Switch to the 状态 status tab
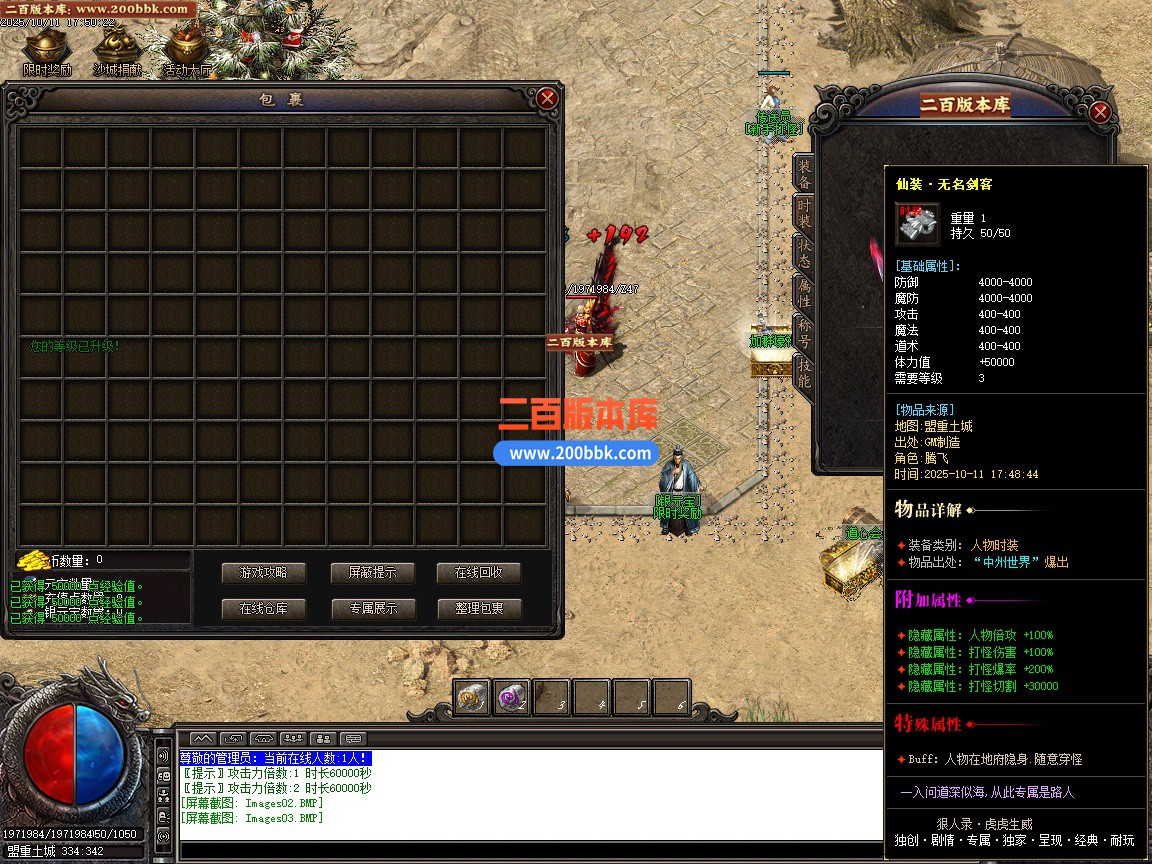Viewport: 1152px width, 864px height. (804, 252)
